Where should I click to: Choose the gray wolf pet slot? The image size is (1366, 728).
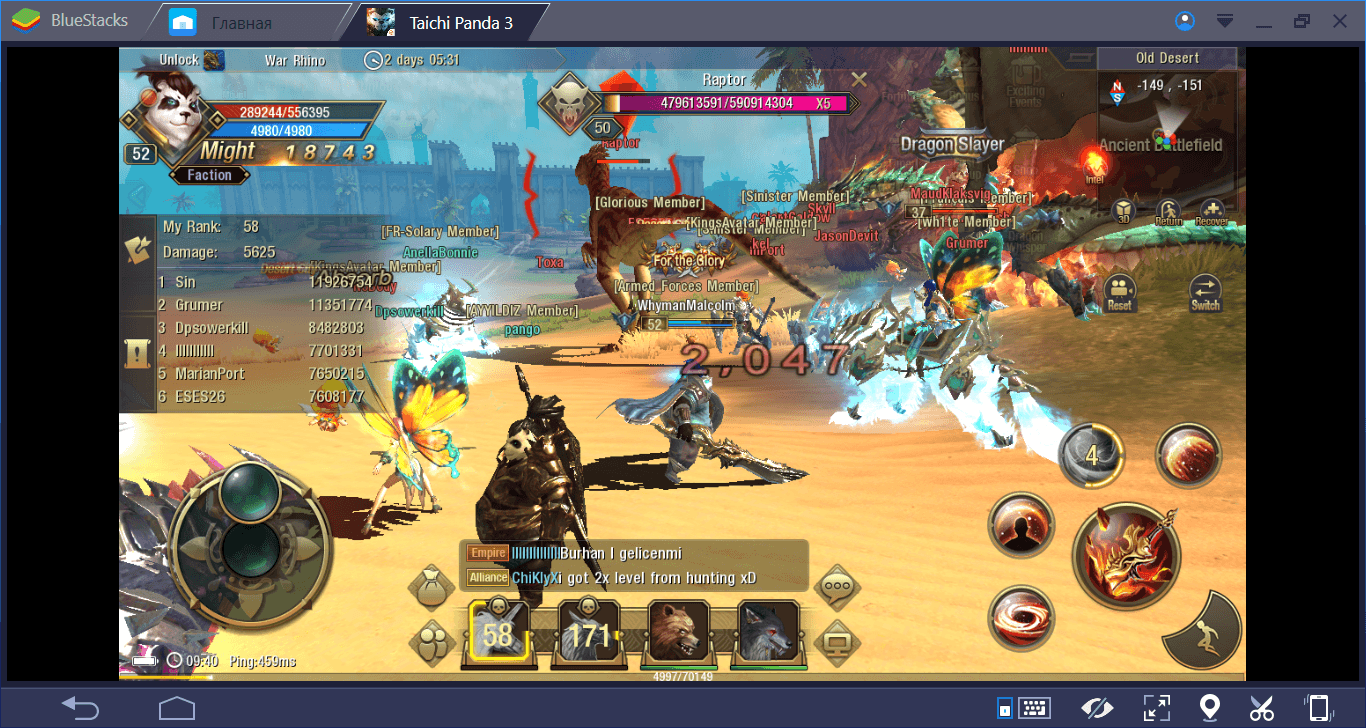click(x=768, y=633)
